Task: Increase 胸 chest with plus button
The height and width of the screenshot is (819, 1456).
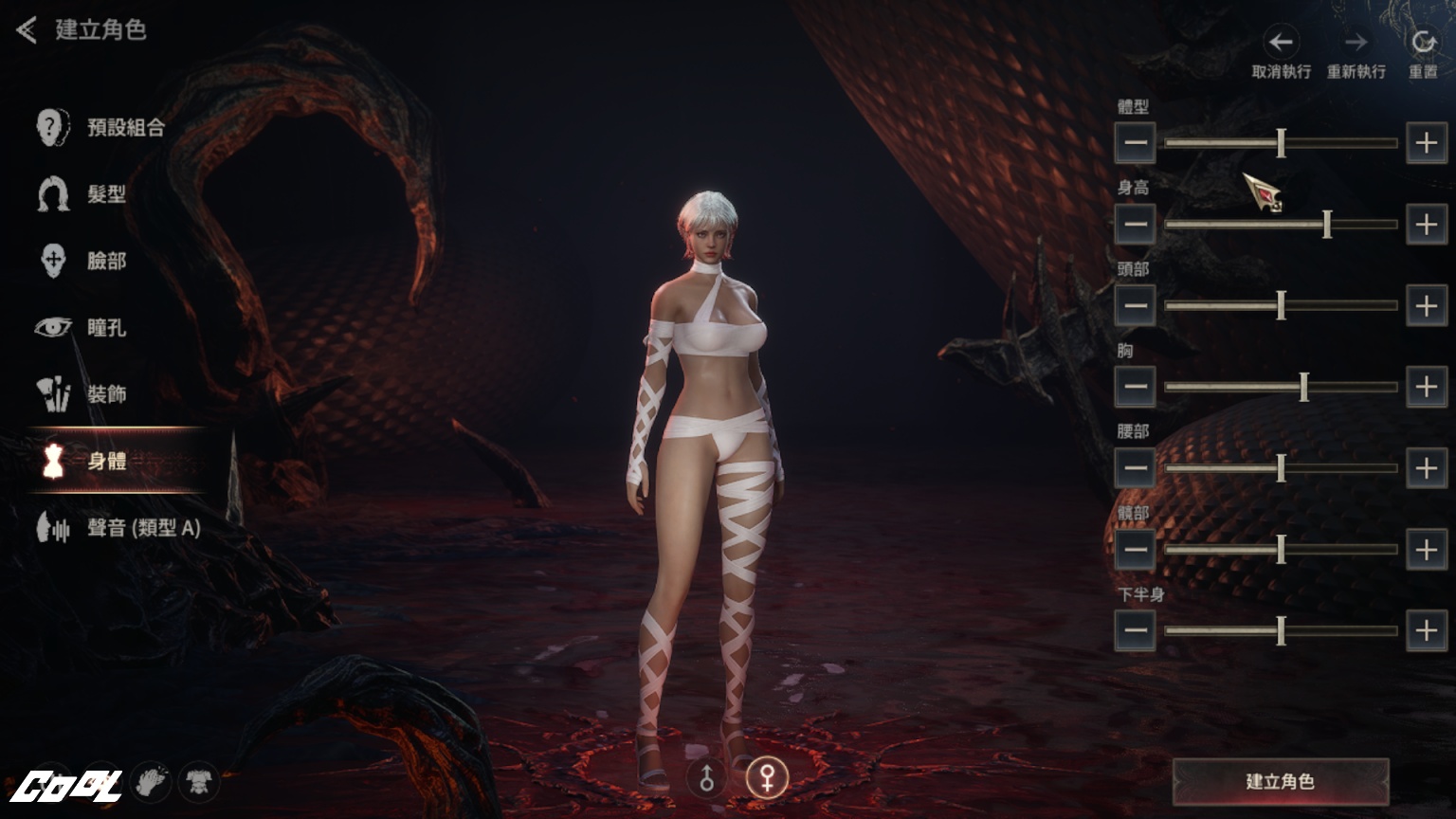Action: 1426,387
